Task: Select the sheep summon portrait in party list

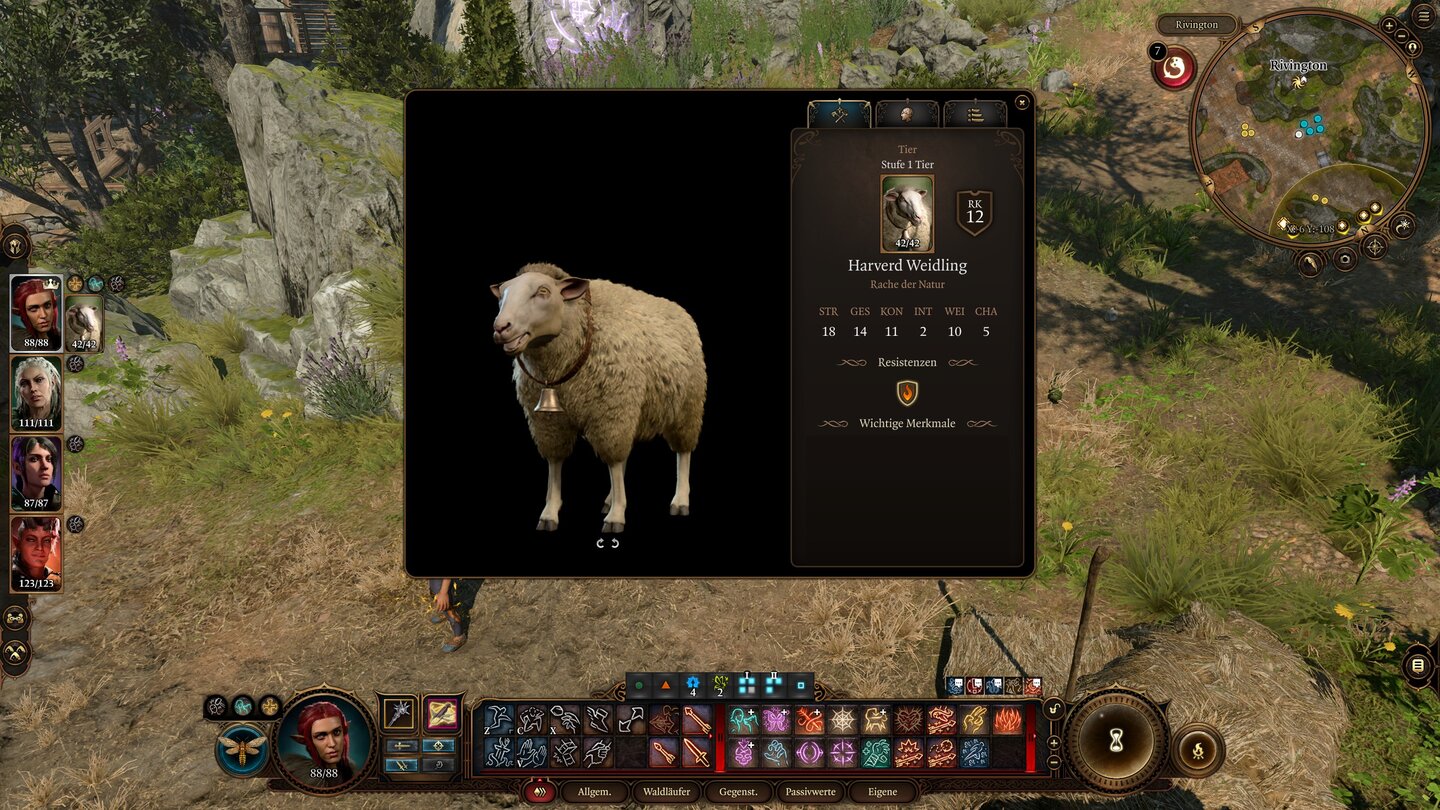Action: point(84,323)
